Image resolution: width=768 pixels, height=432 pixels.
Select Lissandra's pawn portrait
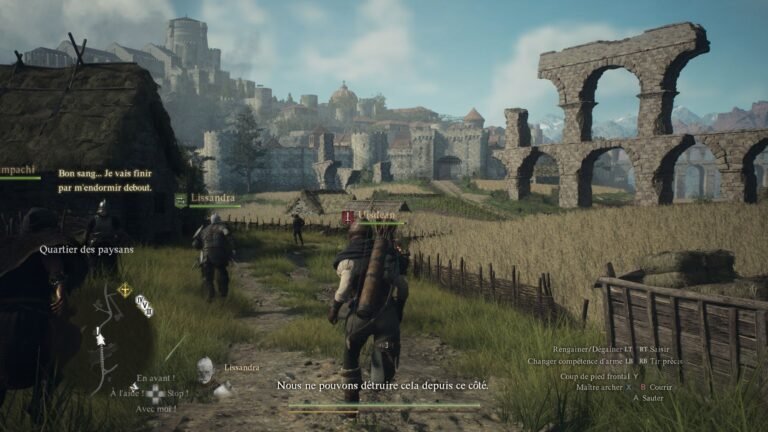click(206, 370)
